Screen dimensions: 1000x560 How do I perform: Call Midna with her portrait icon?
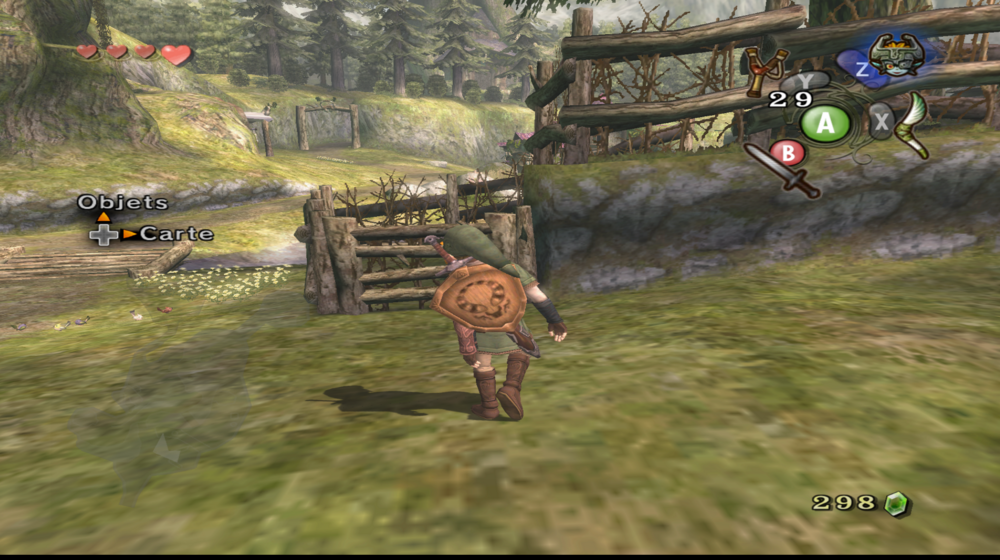(895, 54)
